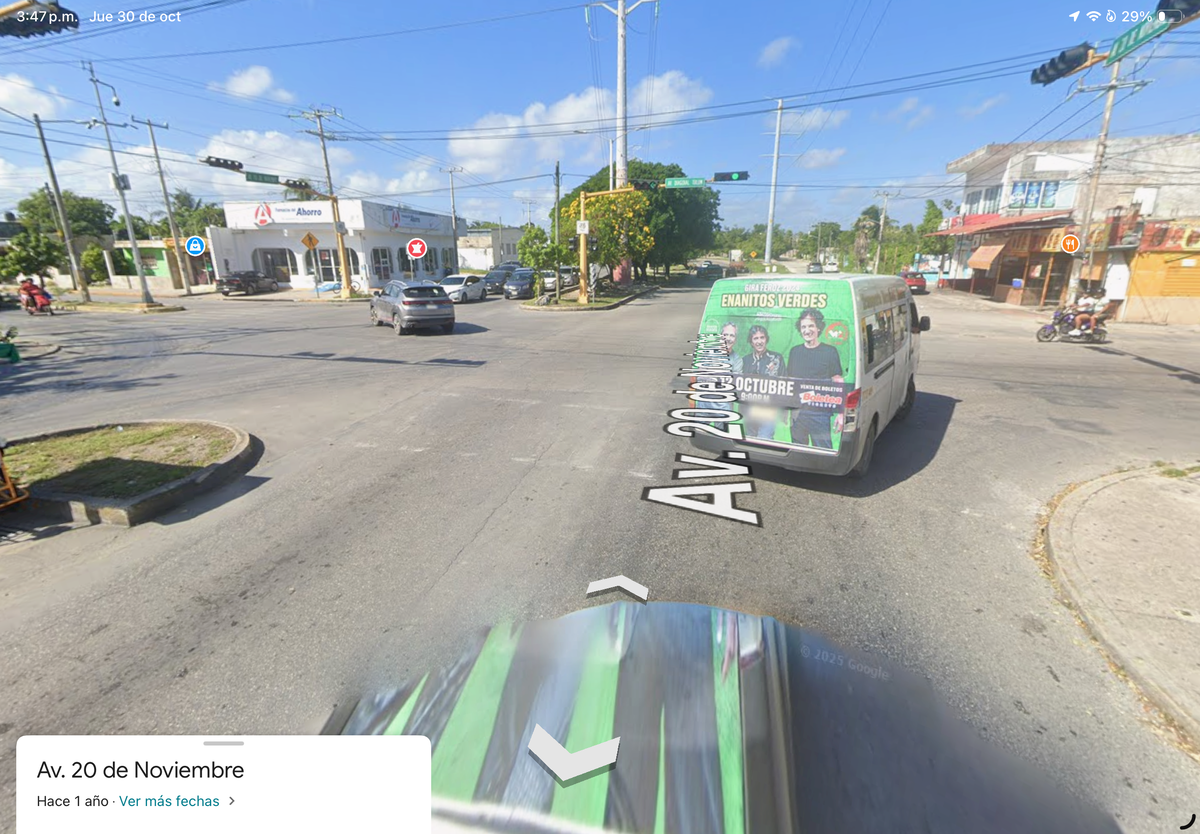Step backward with the large down chevron
The height and width of the screenshot is (834, 1200).
(573, 755)
